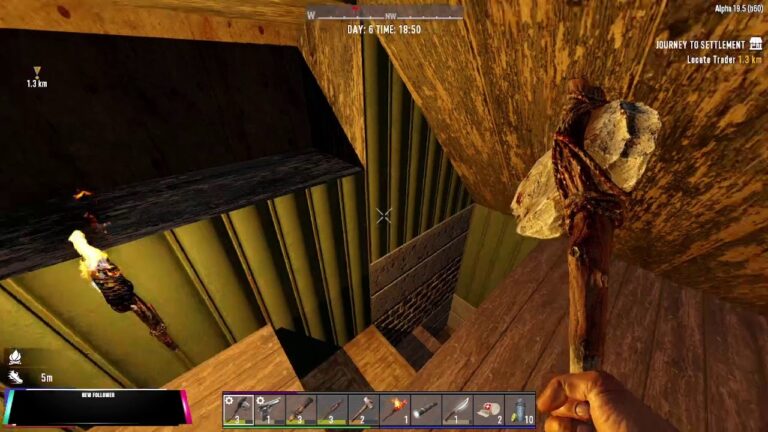Select the hunting knife slot
This screenshot has height=432, width=768.
pyautogui.click(x=457, y=409)
